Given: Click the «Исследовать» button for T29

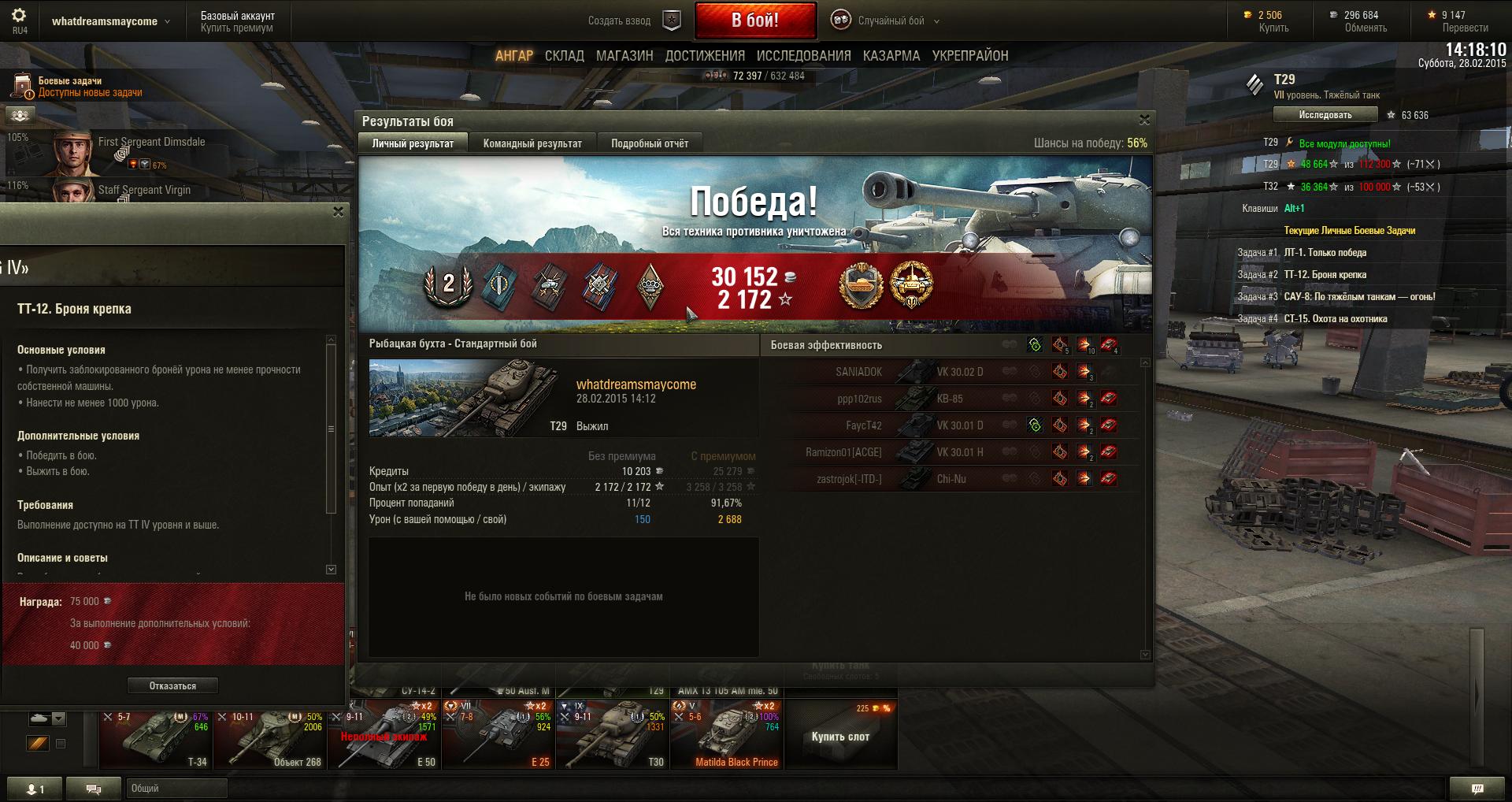Looking at the screenshot, I should (1325, 115).
